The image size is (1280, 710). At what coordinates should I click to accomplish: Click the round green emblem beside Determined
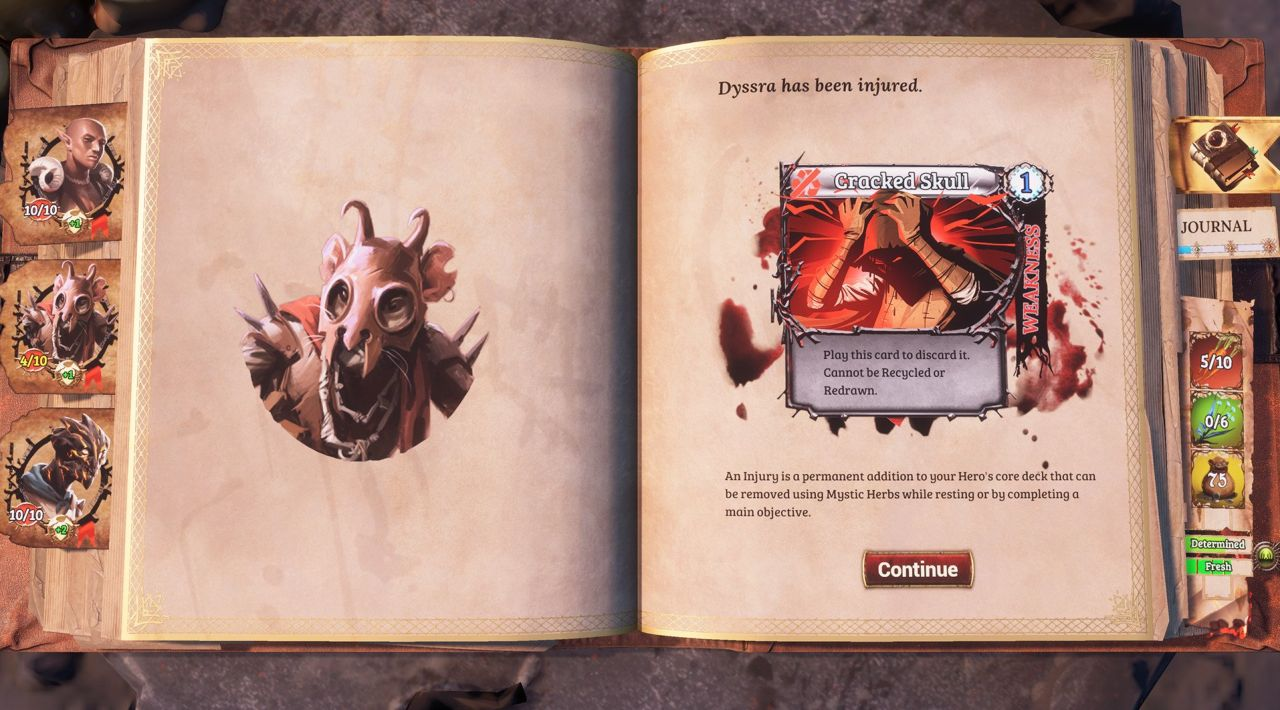click(1266, 552)
